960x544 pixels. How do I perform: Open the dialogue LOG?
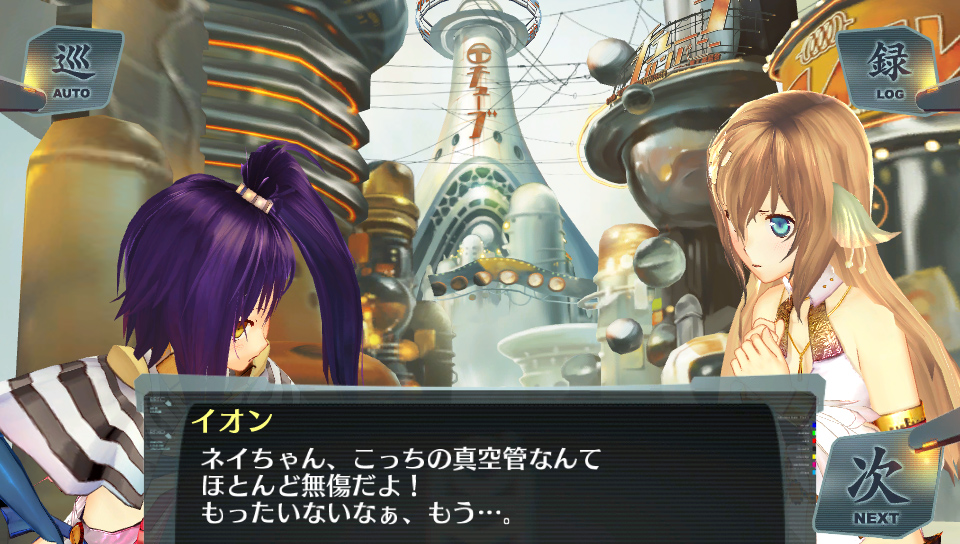889,70
